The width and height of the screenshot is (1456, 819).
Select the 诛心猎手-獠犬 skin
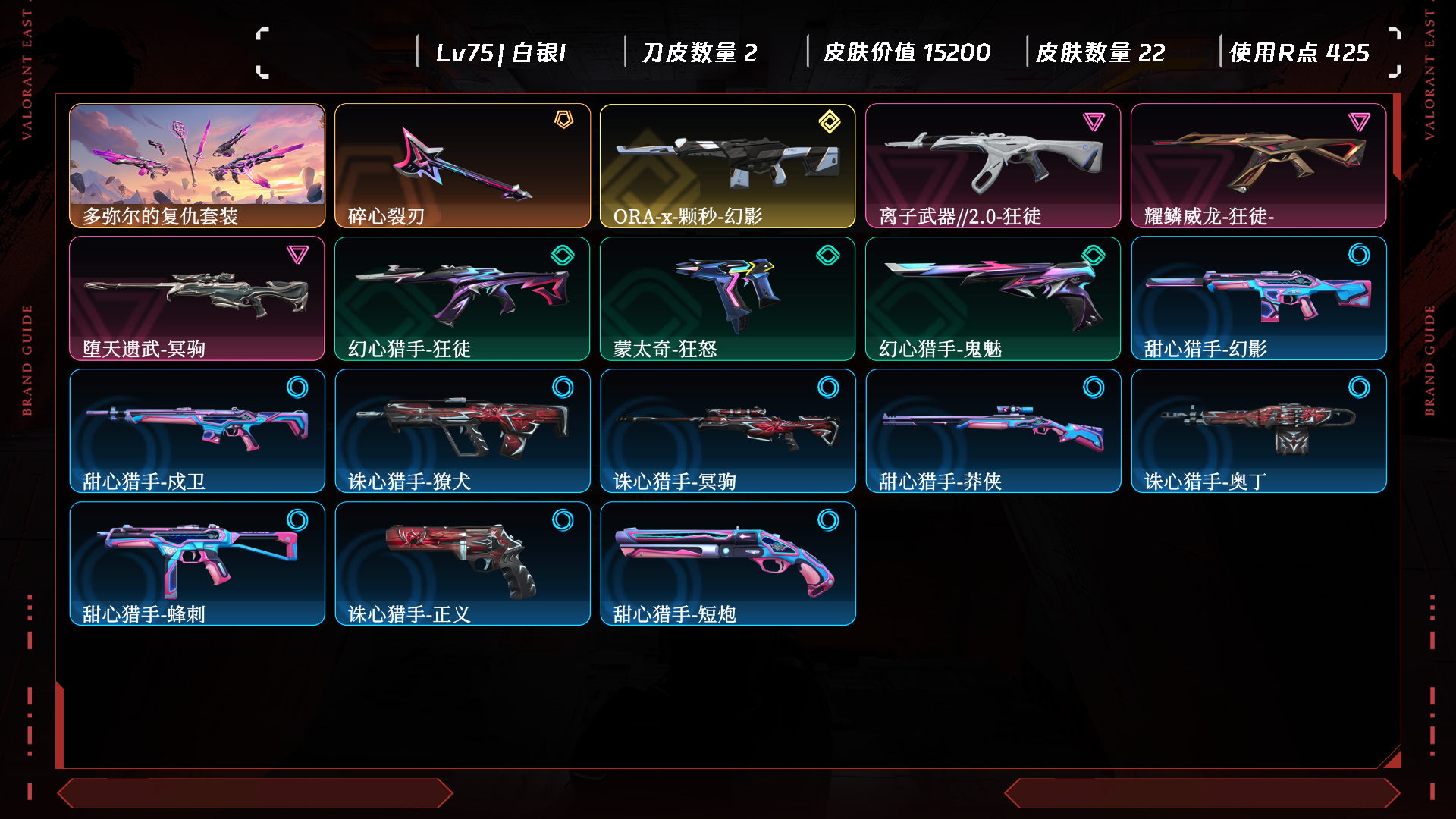(463, 431)
